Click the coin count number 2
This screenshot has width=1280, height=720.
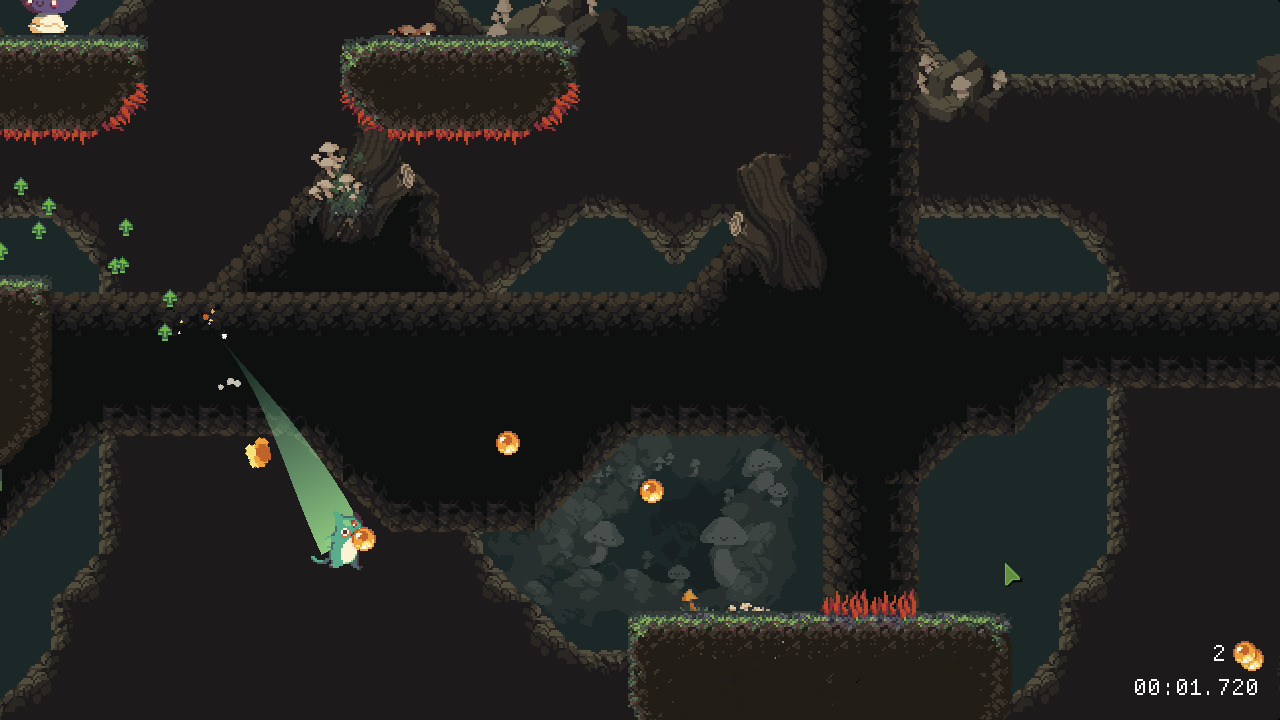pos(1217,655)
